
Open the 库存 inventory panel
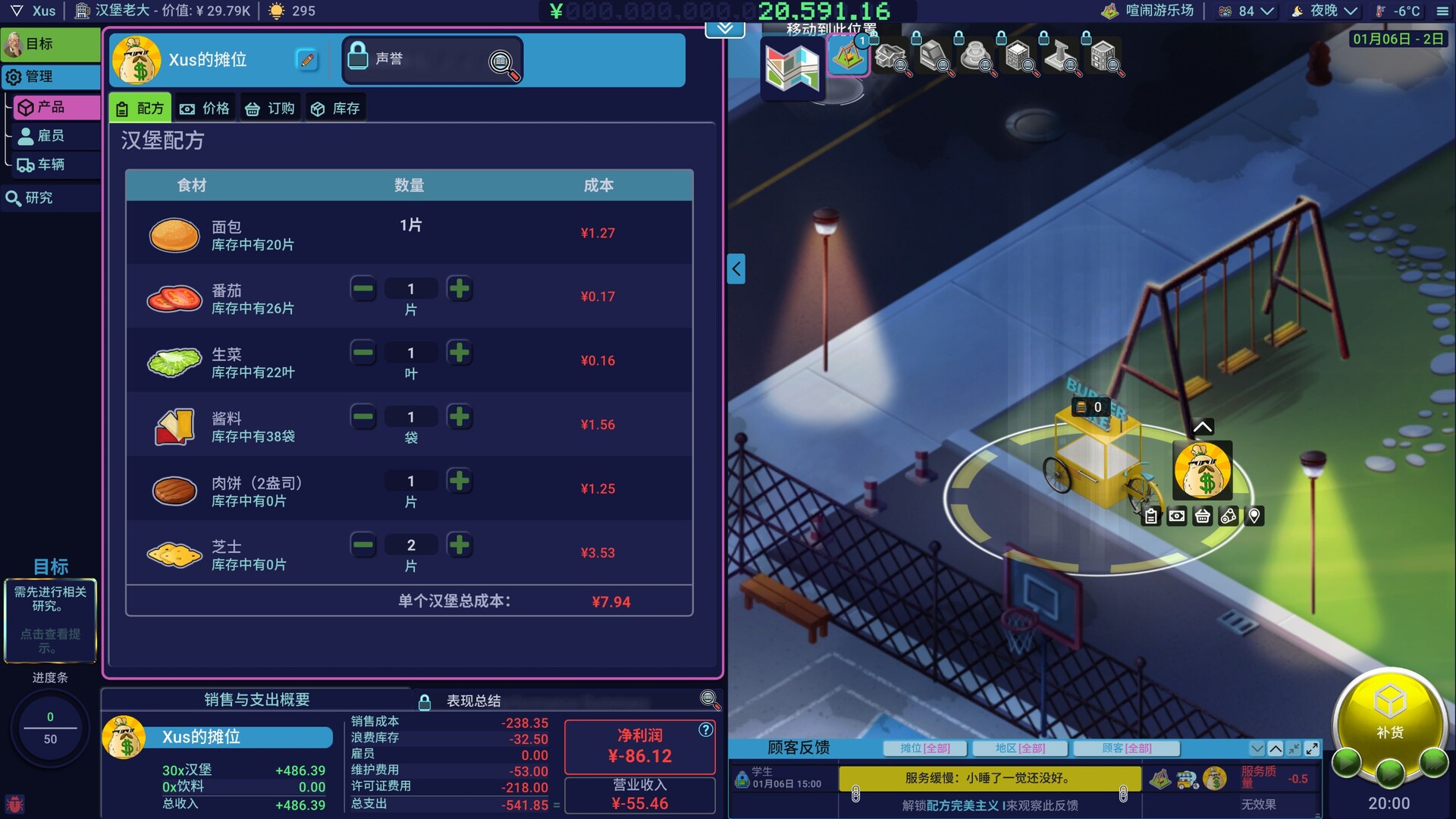tap(335, 107)
